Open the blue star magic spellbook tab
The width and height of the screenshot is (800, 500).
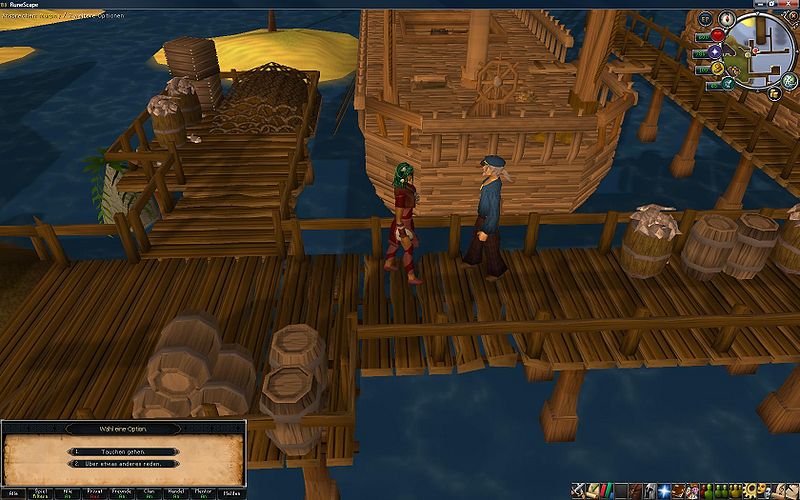665,491
